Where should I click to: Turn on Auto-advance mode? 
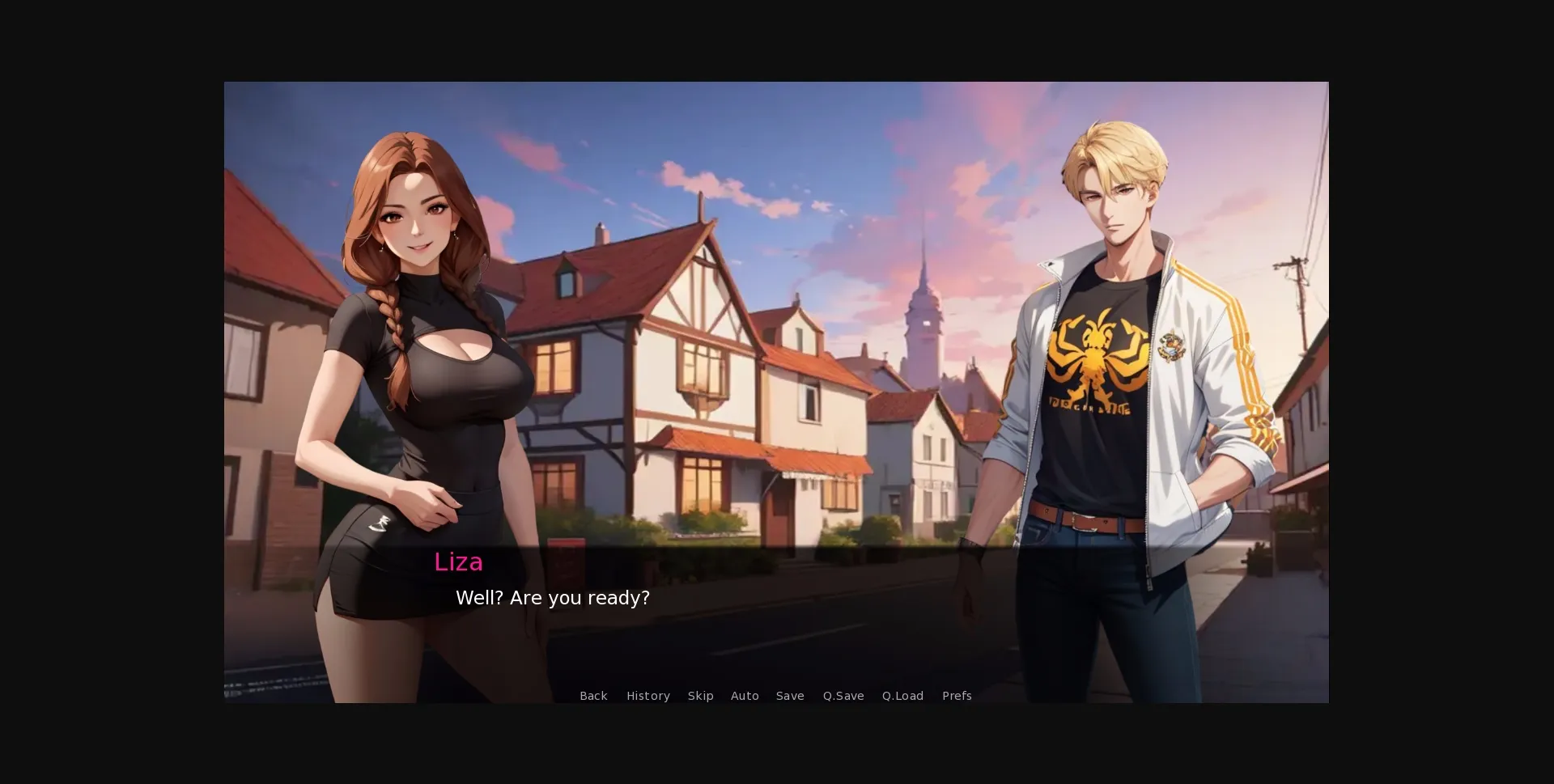point(745,696)
